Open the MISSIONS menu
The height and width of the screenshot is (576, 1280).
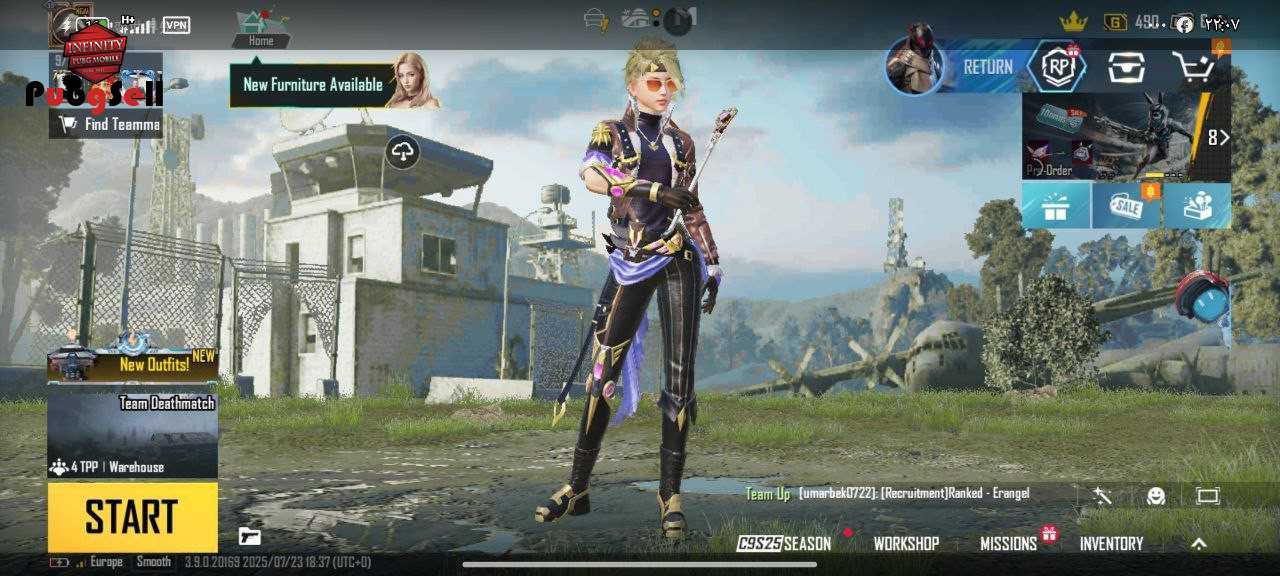[x=1008, y=544]
